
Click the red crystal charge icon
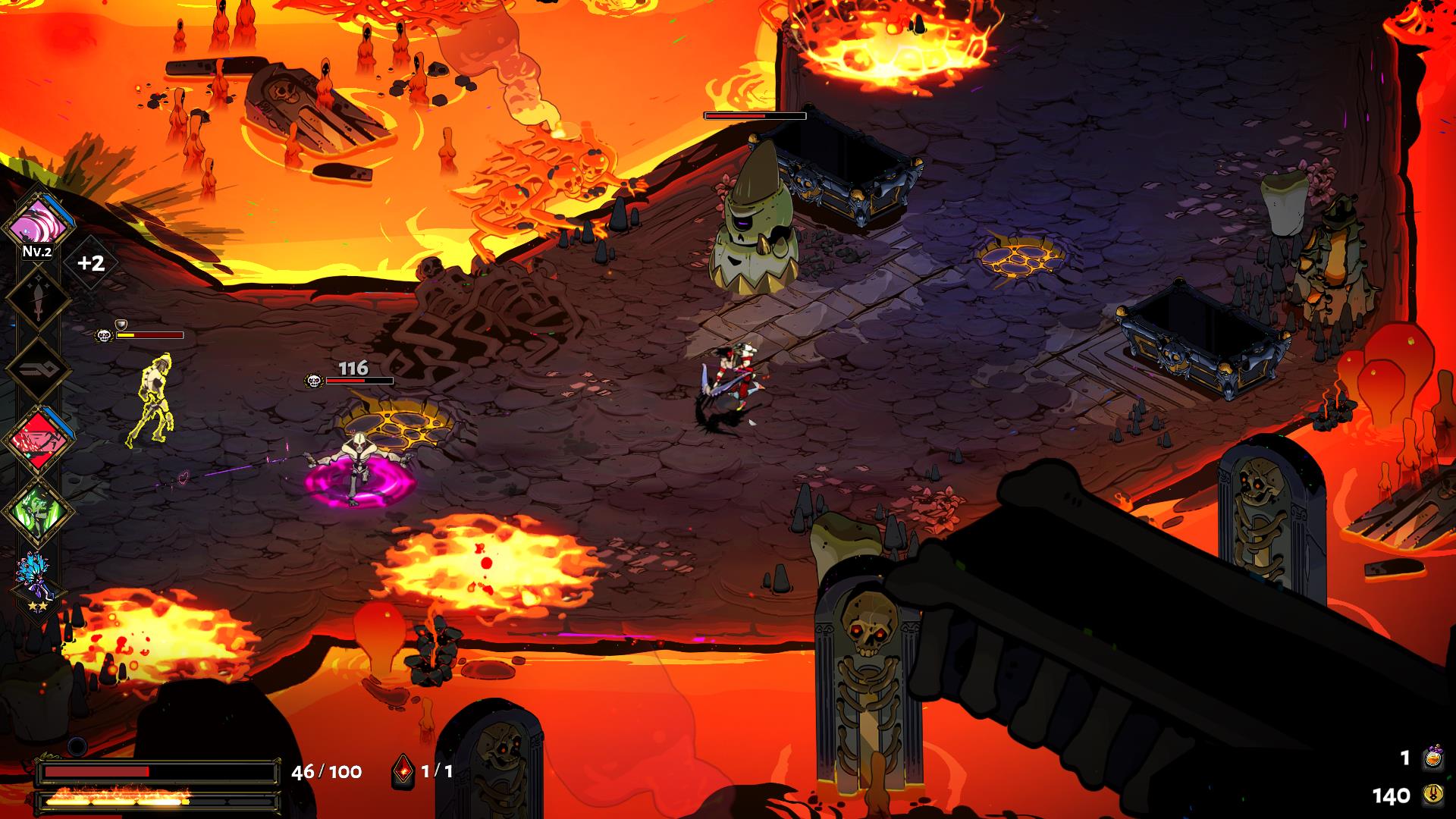click(x=403, y=772)
